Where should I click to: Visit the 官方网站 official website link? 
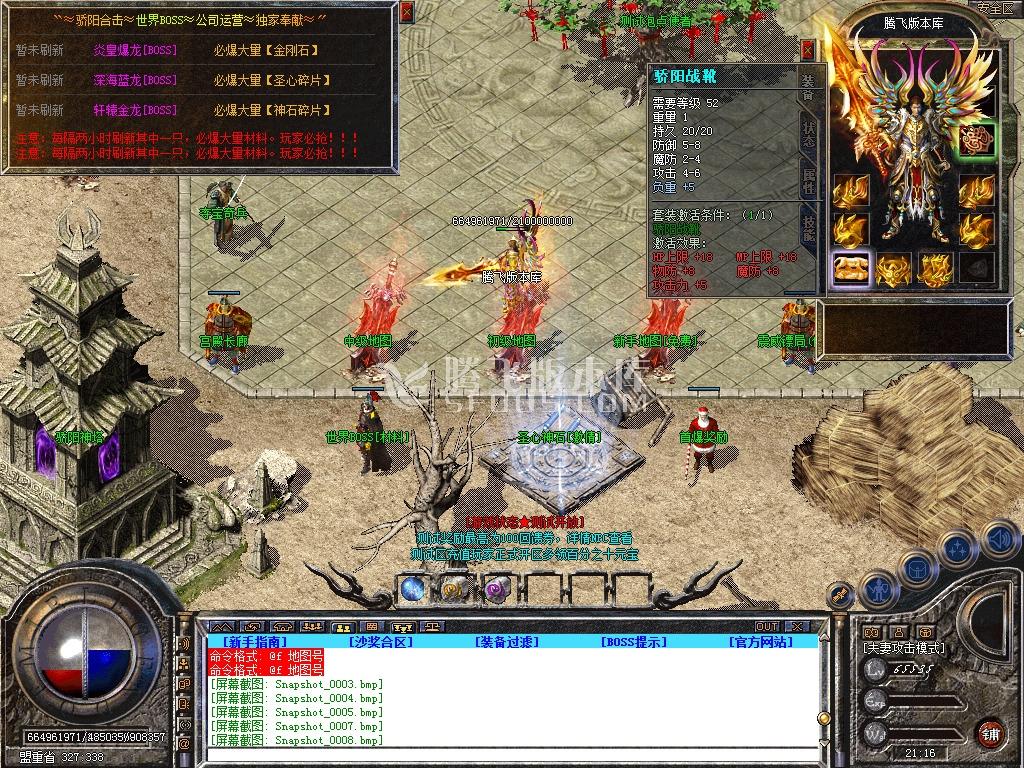pos(760,642)
